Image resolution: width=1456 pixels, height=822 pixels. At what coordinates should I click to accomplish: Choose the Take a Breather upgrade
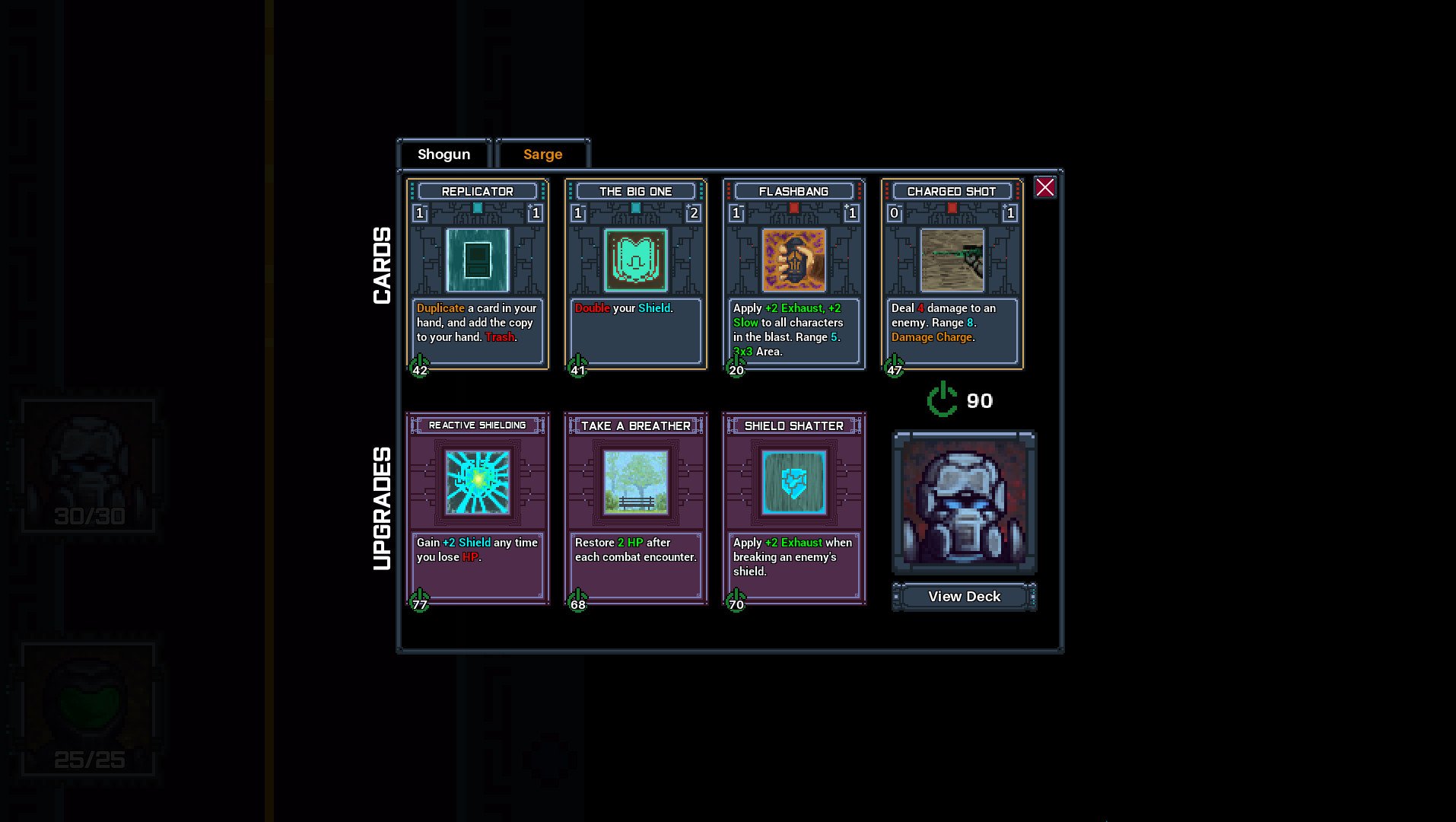click(636, 508)
